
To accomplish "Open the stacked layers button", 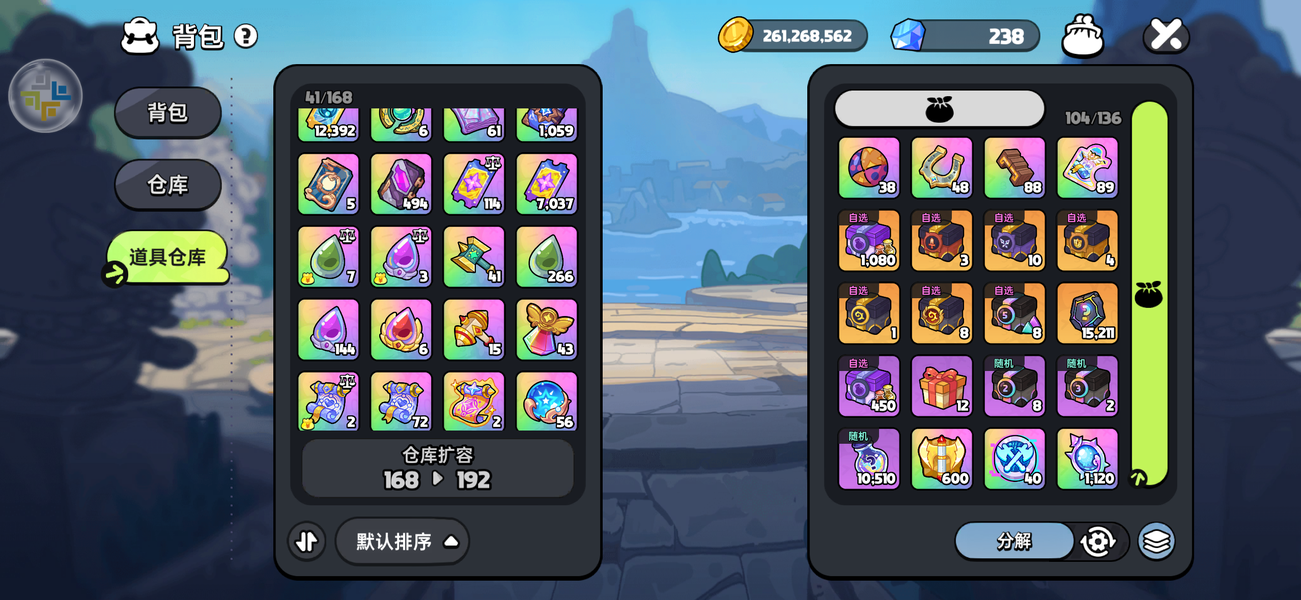I will coord(1156,541).
